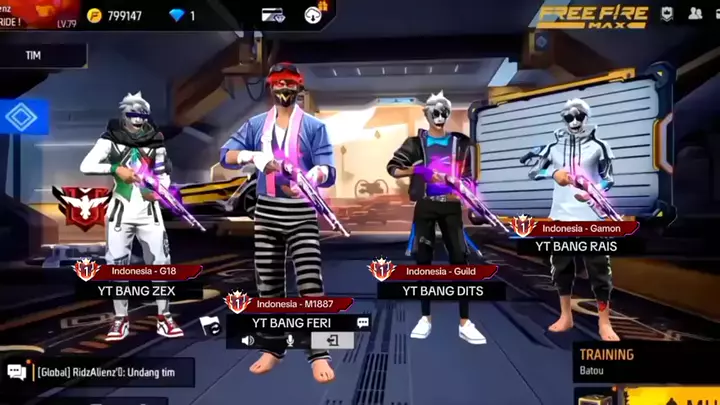Click the player profile banner

[x=35, y=14]
